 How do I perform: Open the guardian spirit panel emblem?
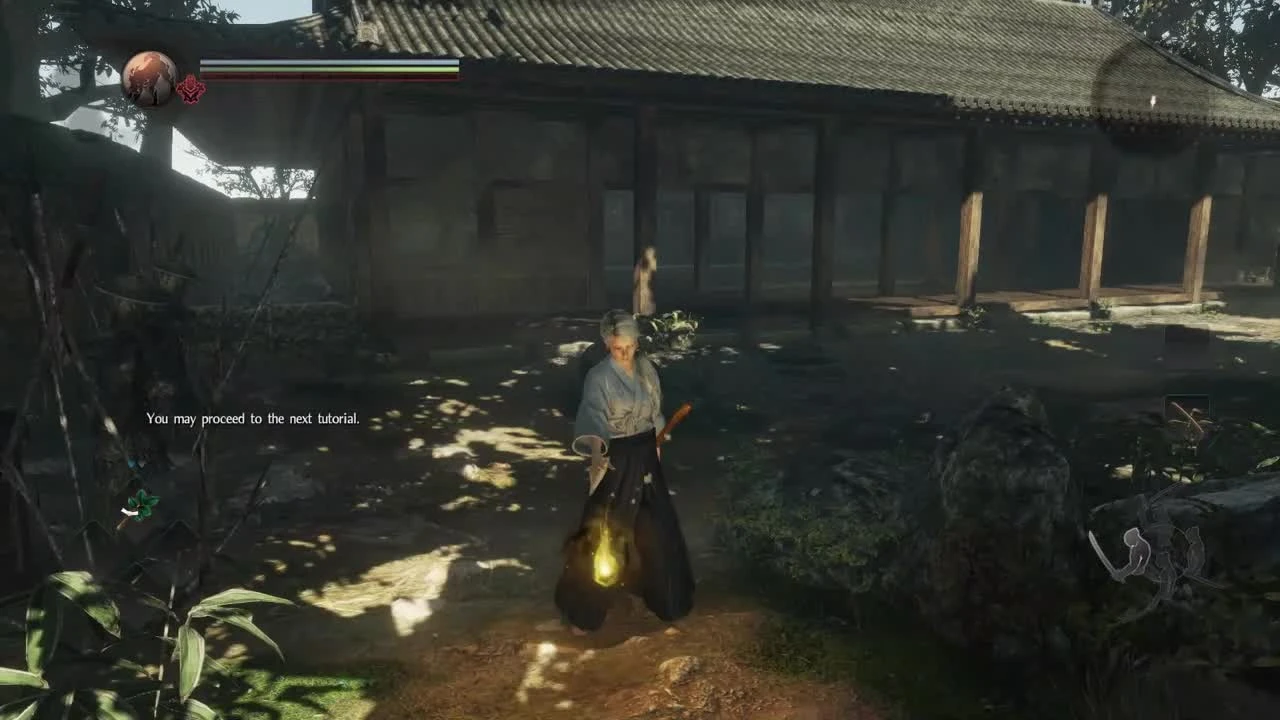[190, 88]
